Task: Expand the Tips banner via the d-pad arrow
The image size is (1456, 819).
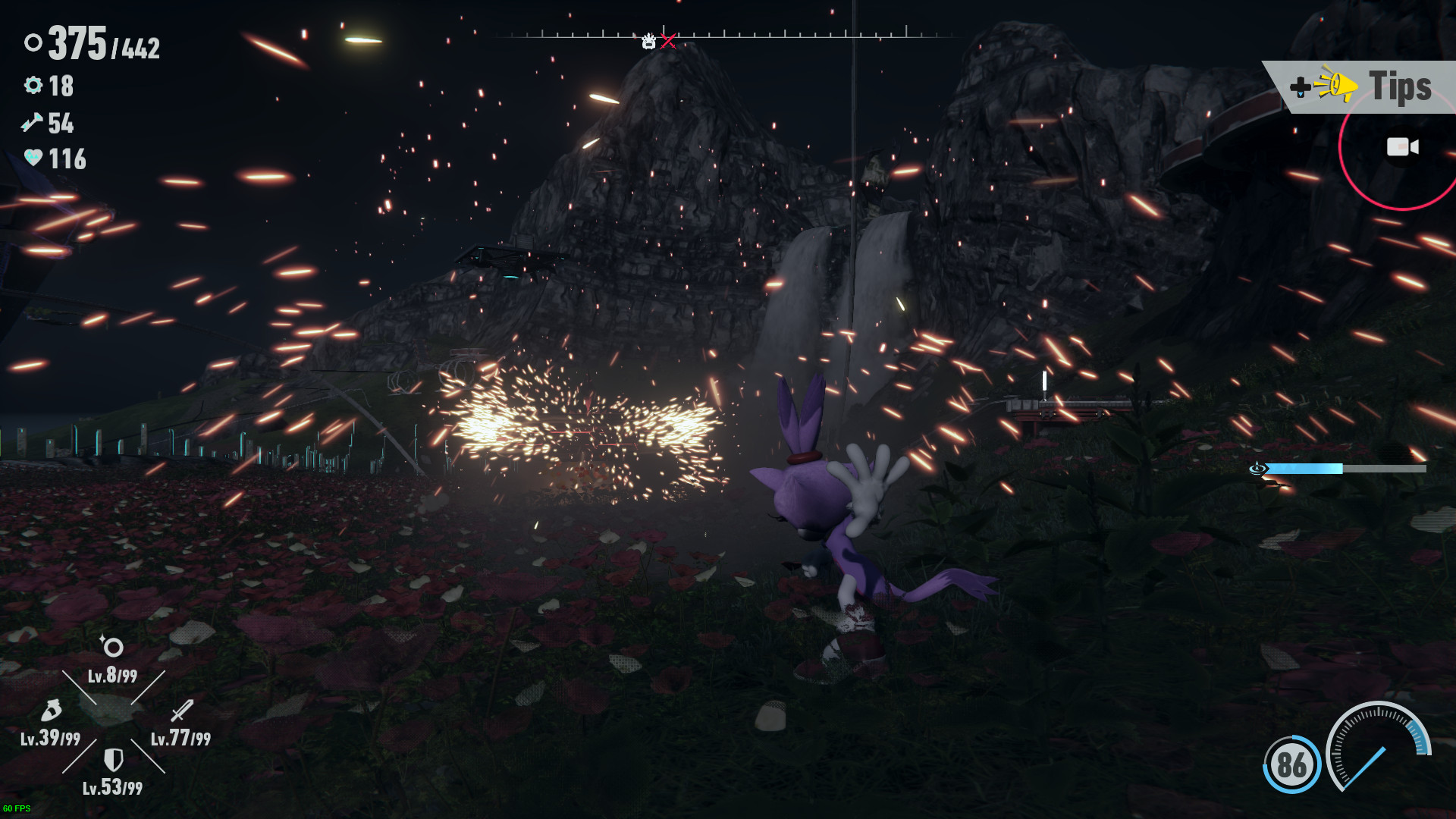Action: click(x=1300, y=86)
